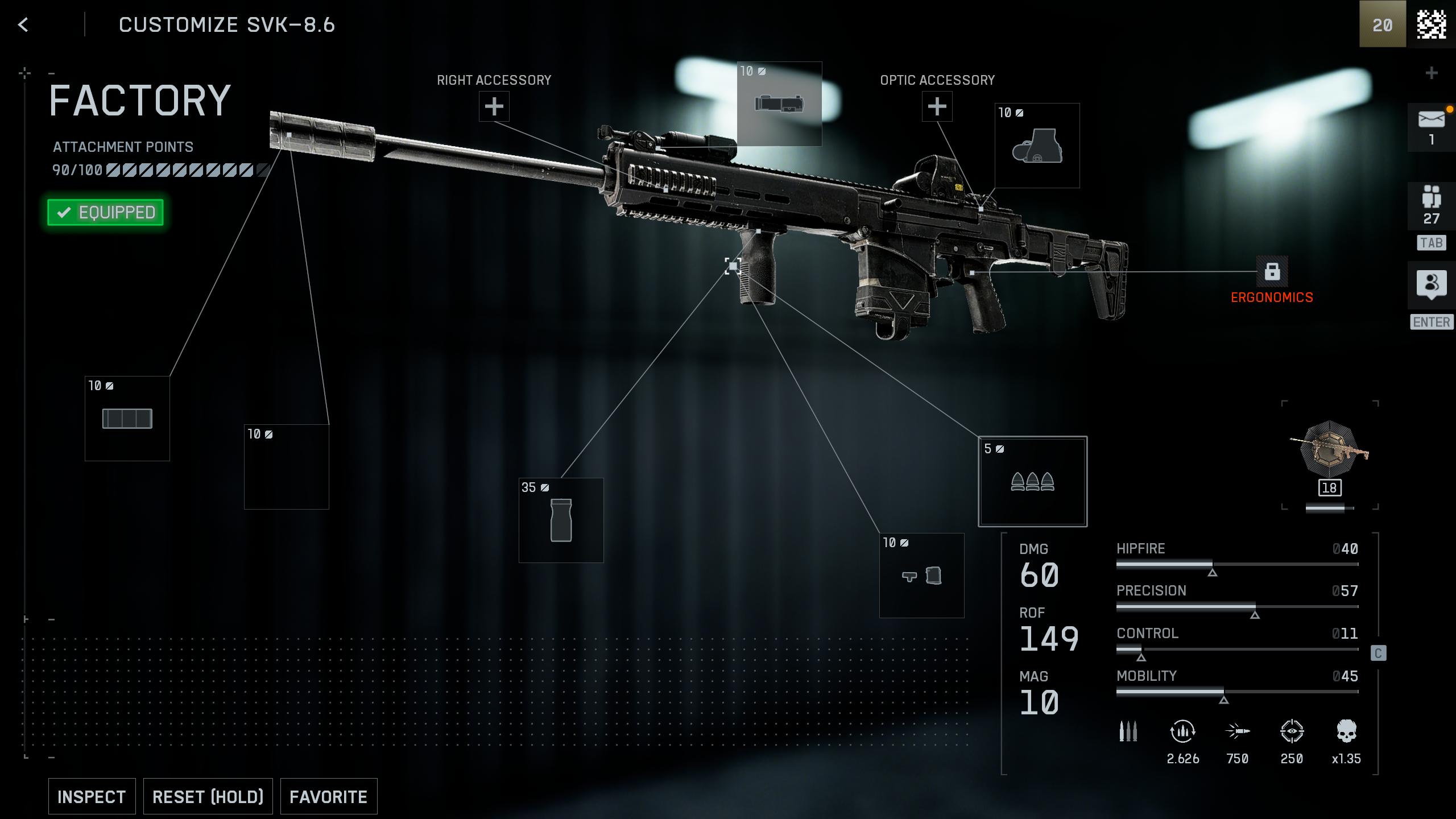Open the player profile emblem
This screenshot has width=1456, height=819.
pos(1431,24)
